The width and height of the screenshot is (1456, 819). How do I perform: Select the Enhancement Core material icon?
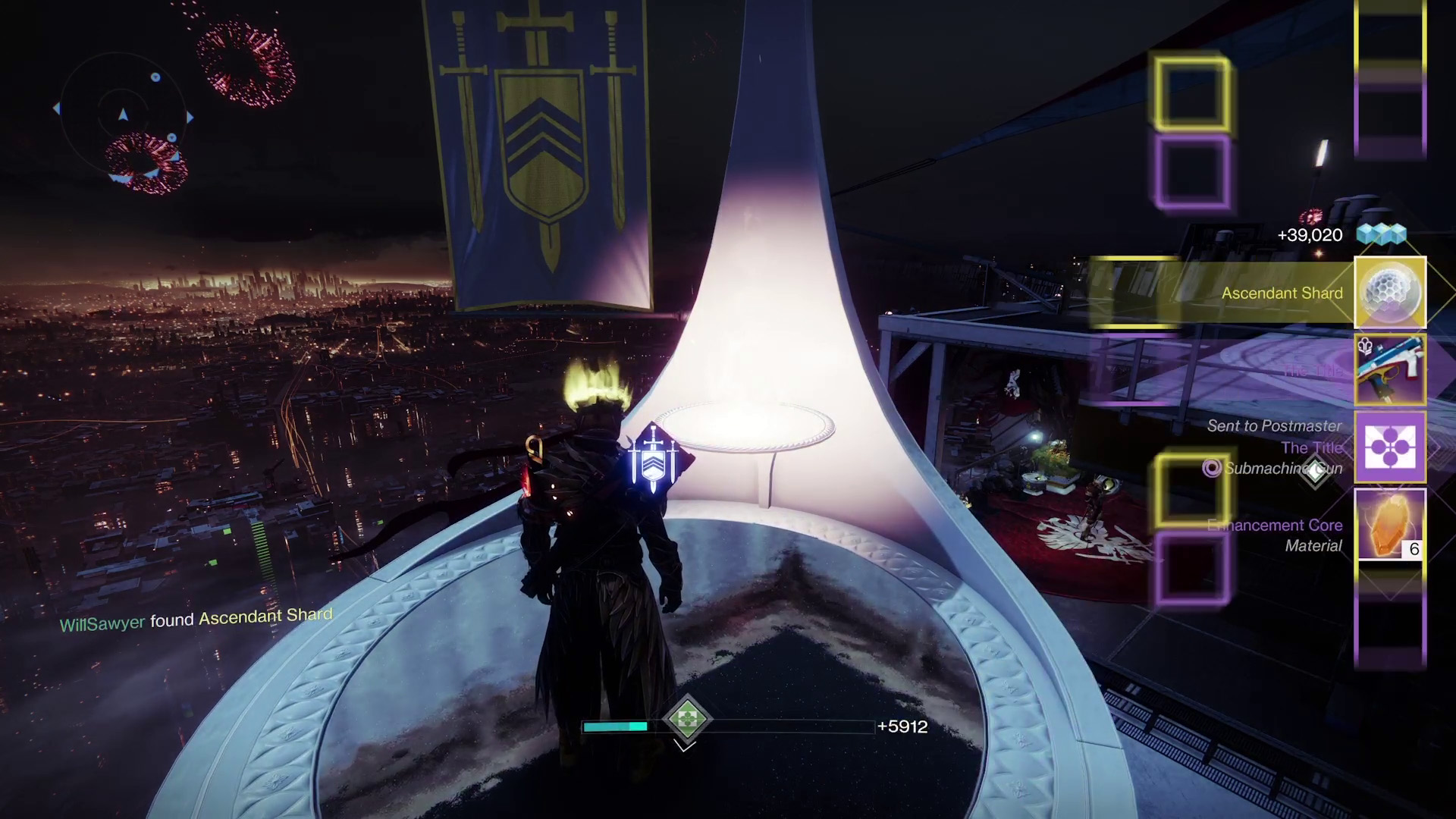[1389, 525]
